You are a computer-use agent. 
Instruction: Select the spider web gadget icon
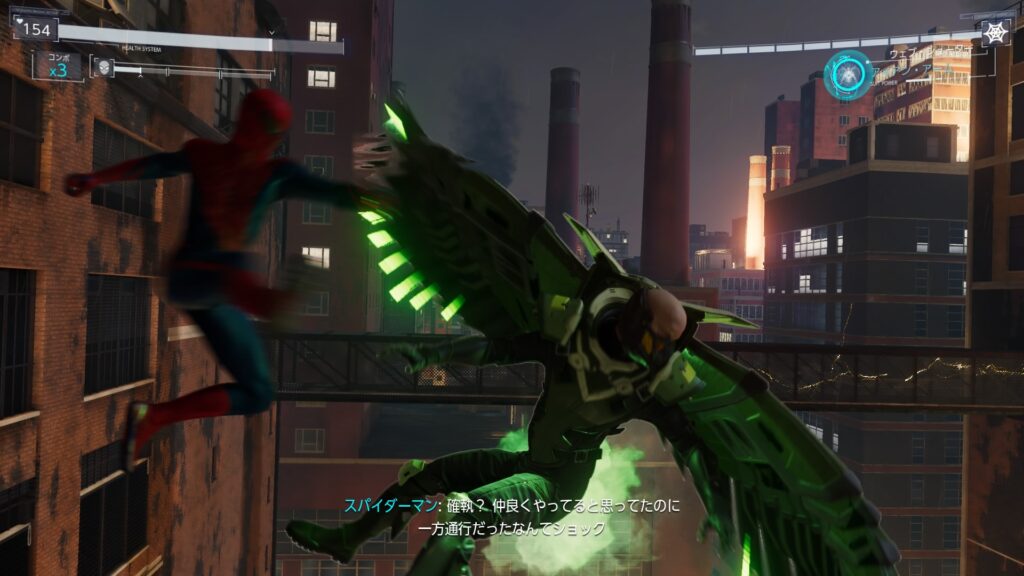click(x=996, y=33)
